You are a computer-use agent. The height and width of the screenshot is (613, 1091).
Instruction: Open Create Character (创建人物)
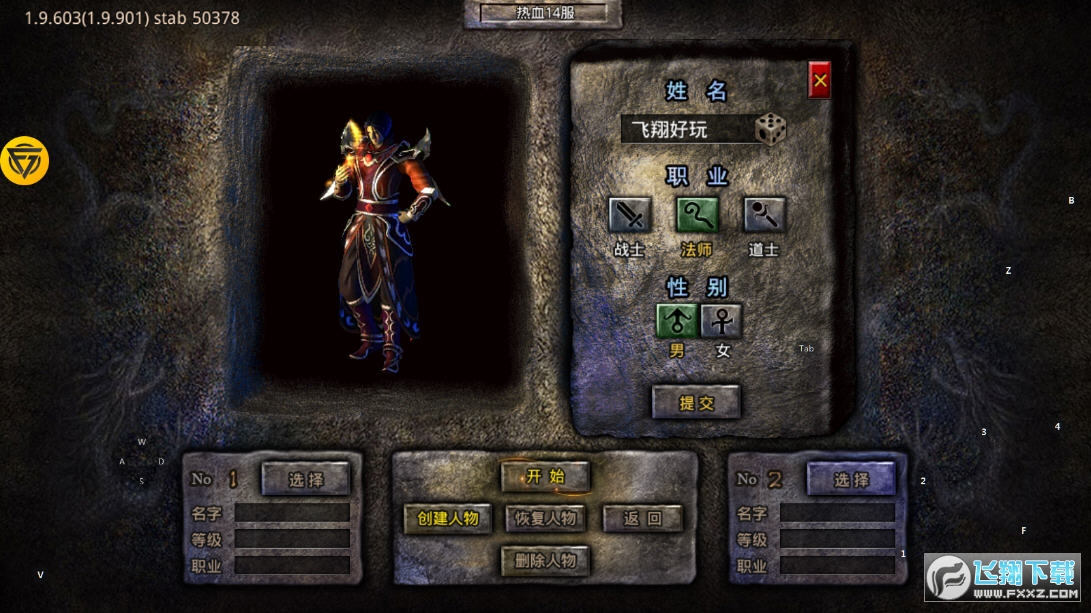(x=448, y=518)
